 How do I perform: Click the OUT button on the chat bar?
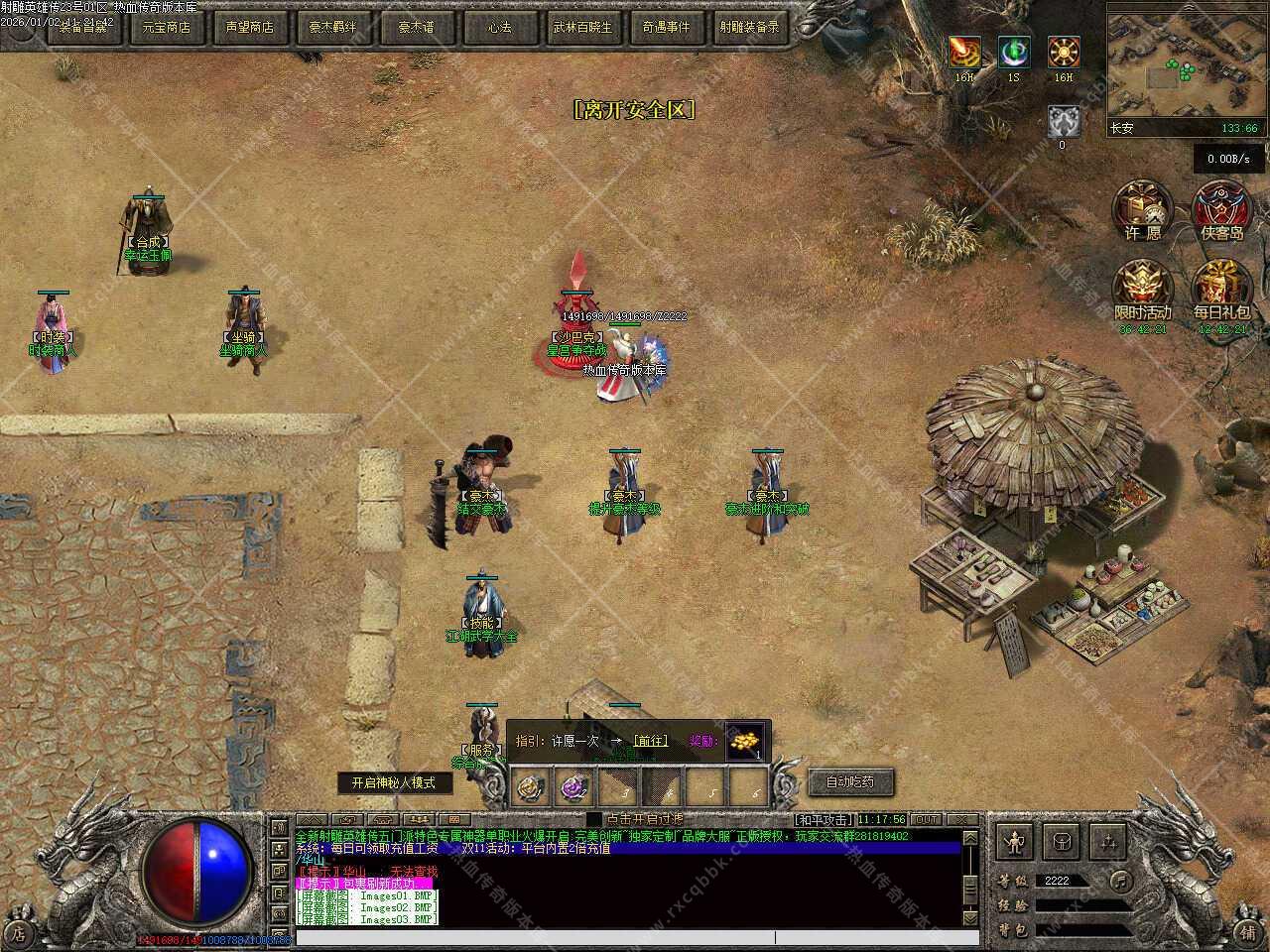pos(926,819)
